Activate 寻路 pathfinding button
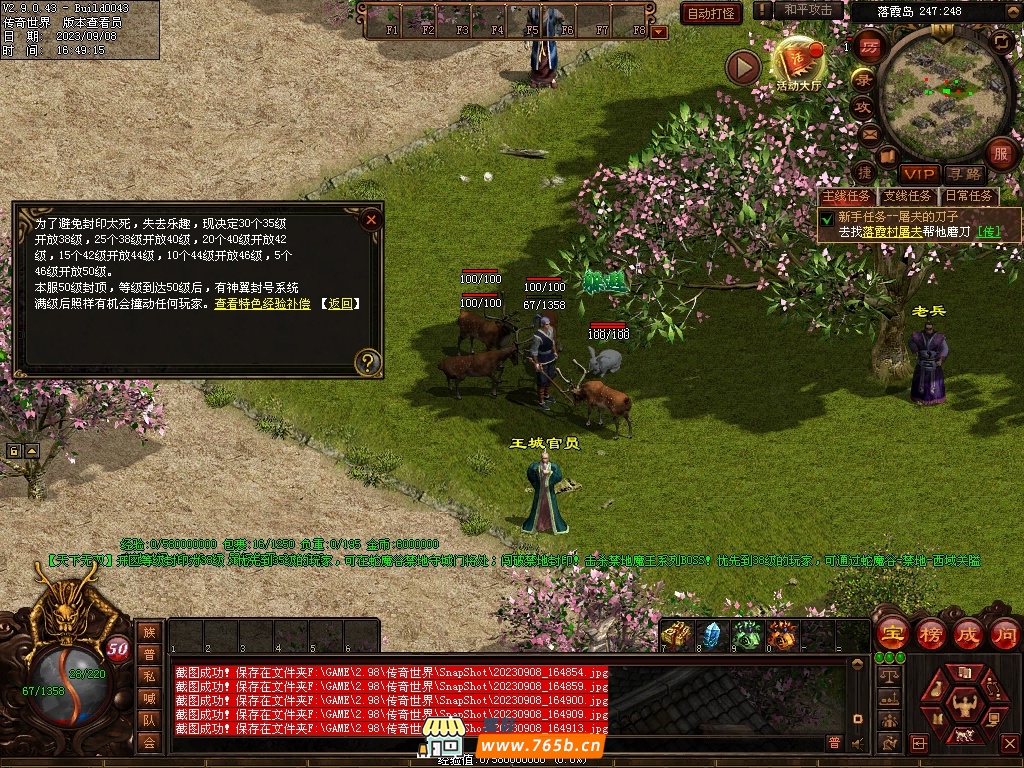The height and width of the screenshot is (768, 1024). click(x=964, y=175)
